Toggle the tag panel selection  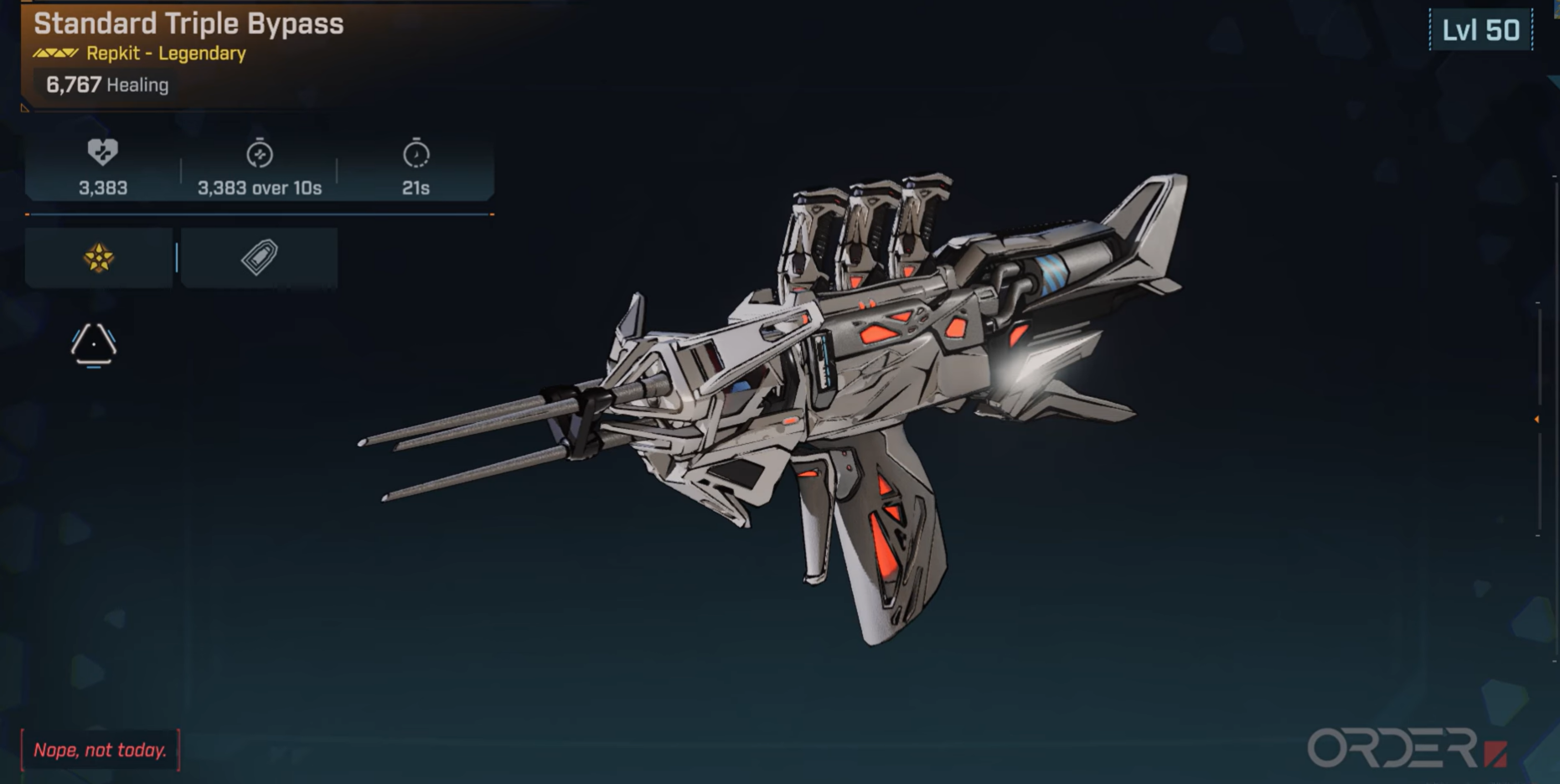[x=260, y=256]
